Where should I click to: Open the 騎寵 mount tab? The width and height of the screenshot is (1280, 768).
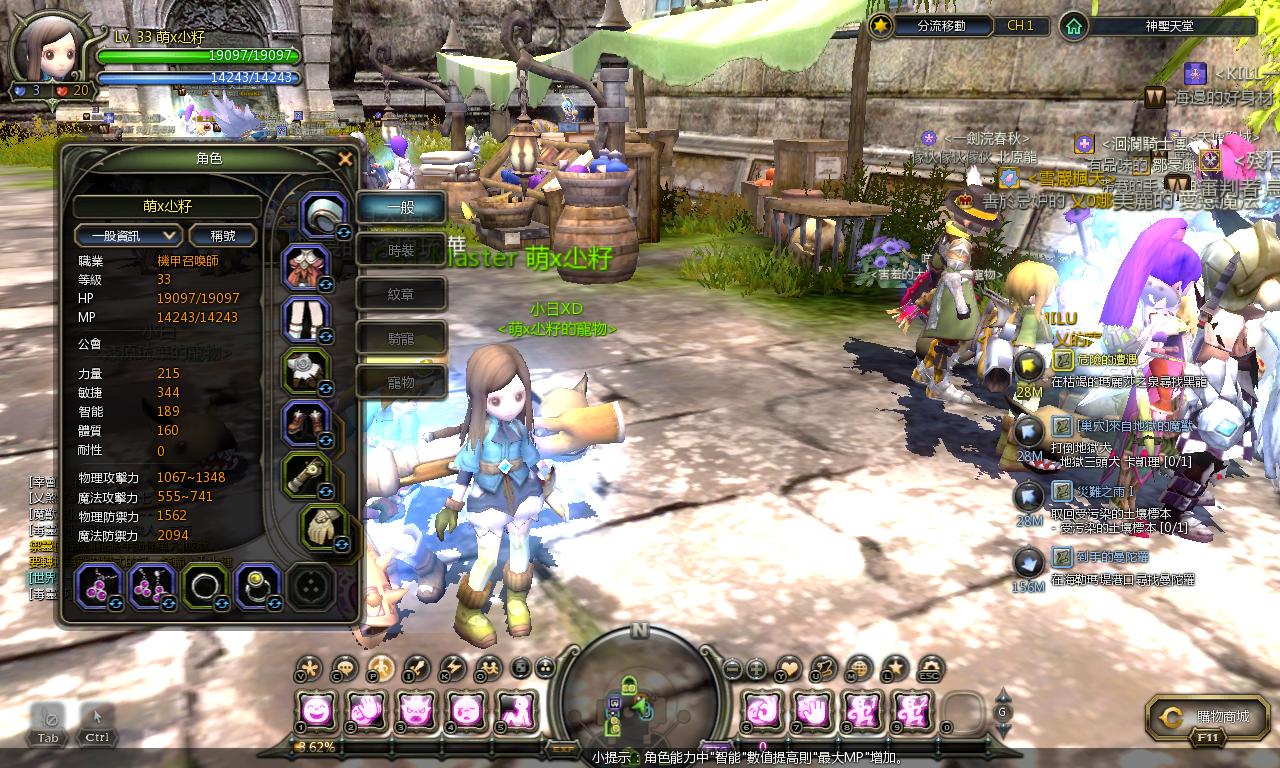(x=401, y=339)
